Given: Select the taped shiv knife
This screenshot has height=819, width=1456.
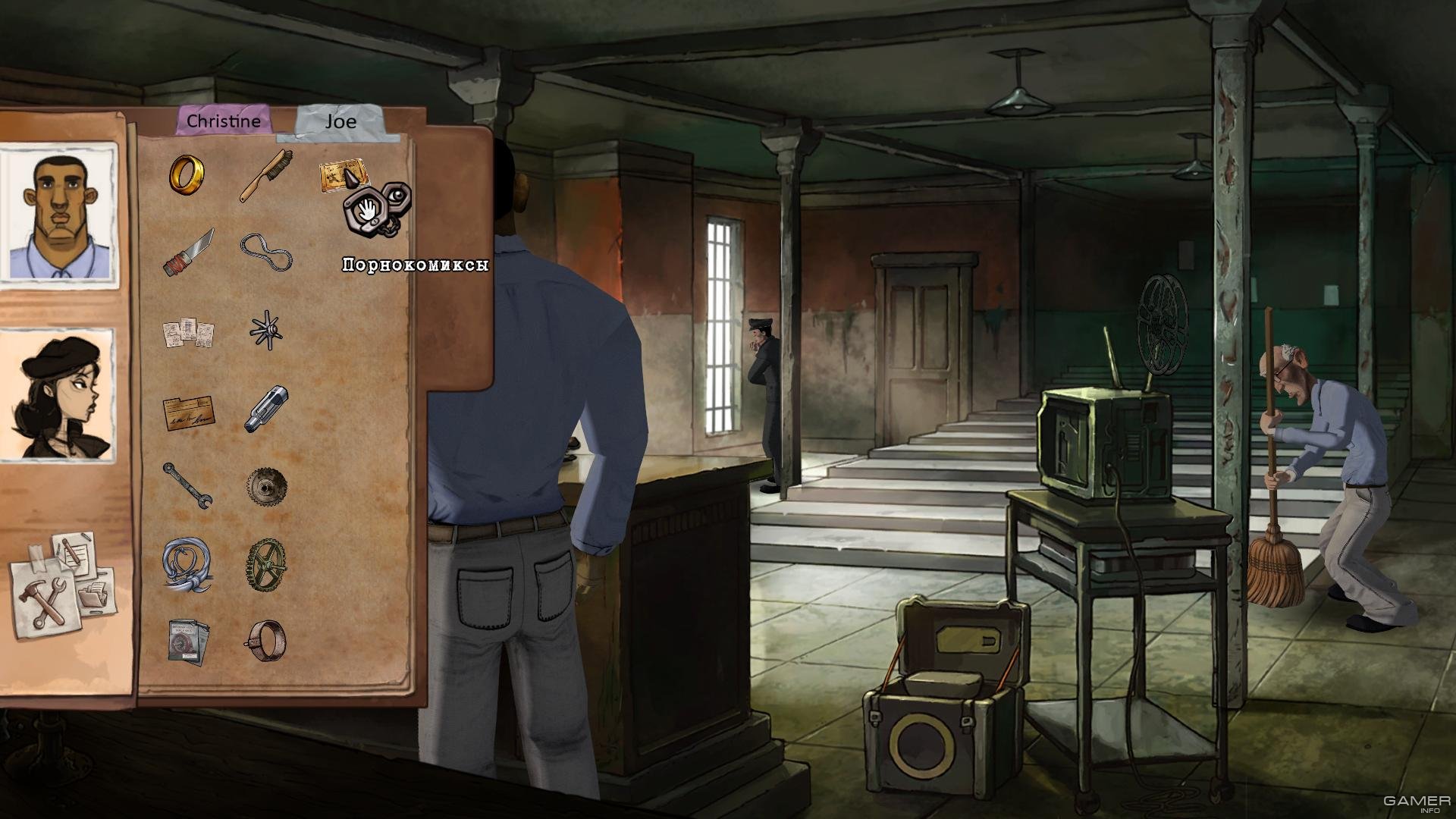Looking at the screenshot, I should 187,253.
